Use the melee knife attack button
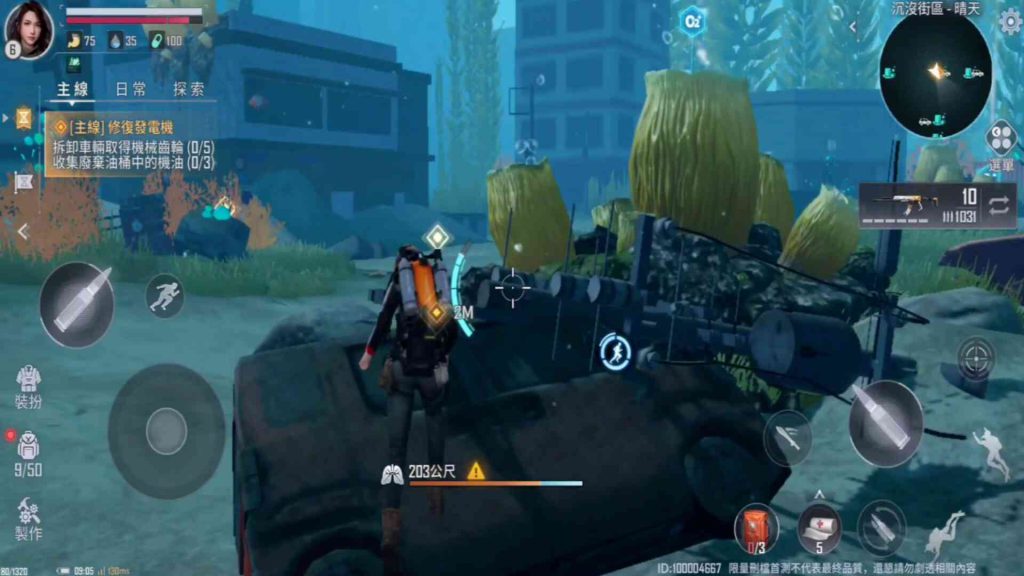Viewport: 1024px width, 576px height. [788, 437]
